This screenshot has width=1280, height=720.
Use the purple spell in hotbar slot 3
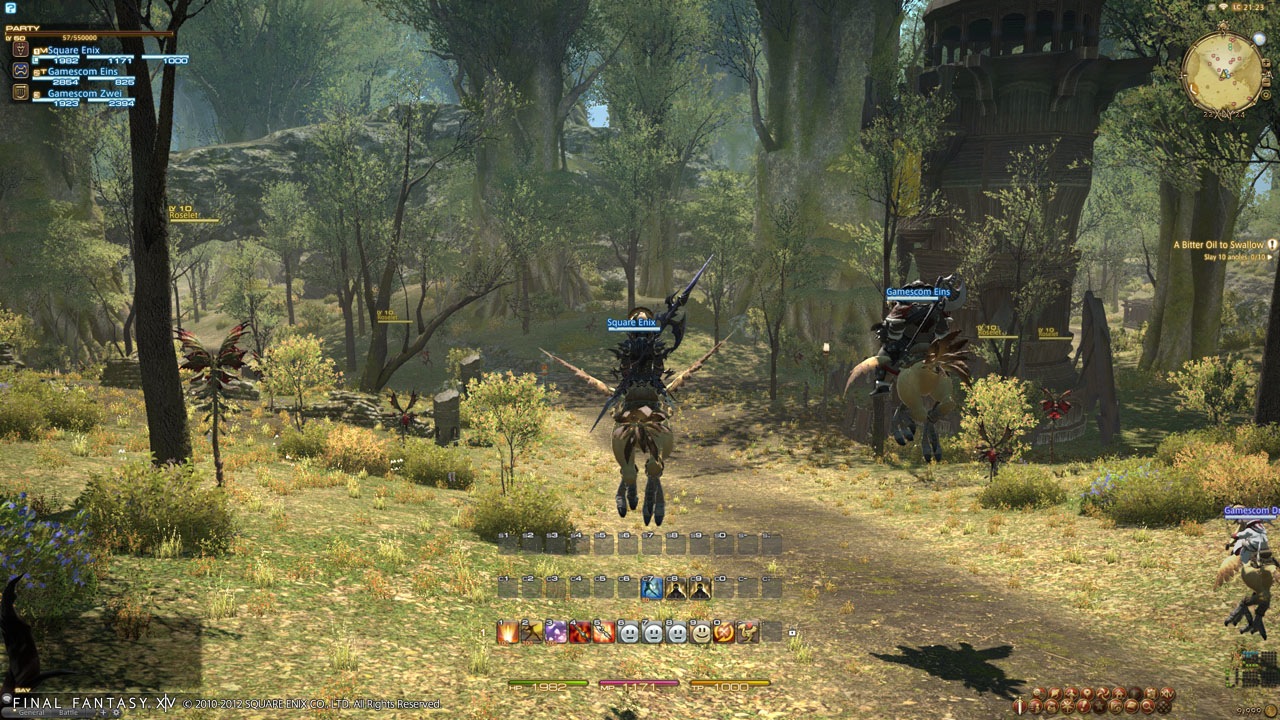click(x=557, y=633)
